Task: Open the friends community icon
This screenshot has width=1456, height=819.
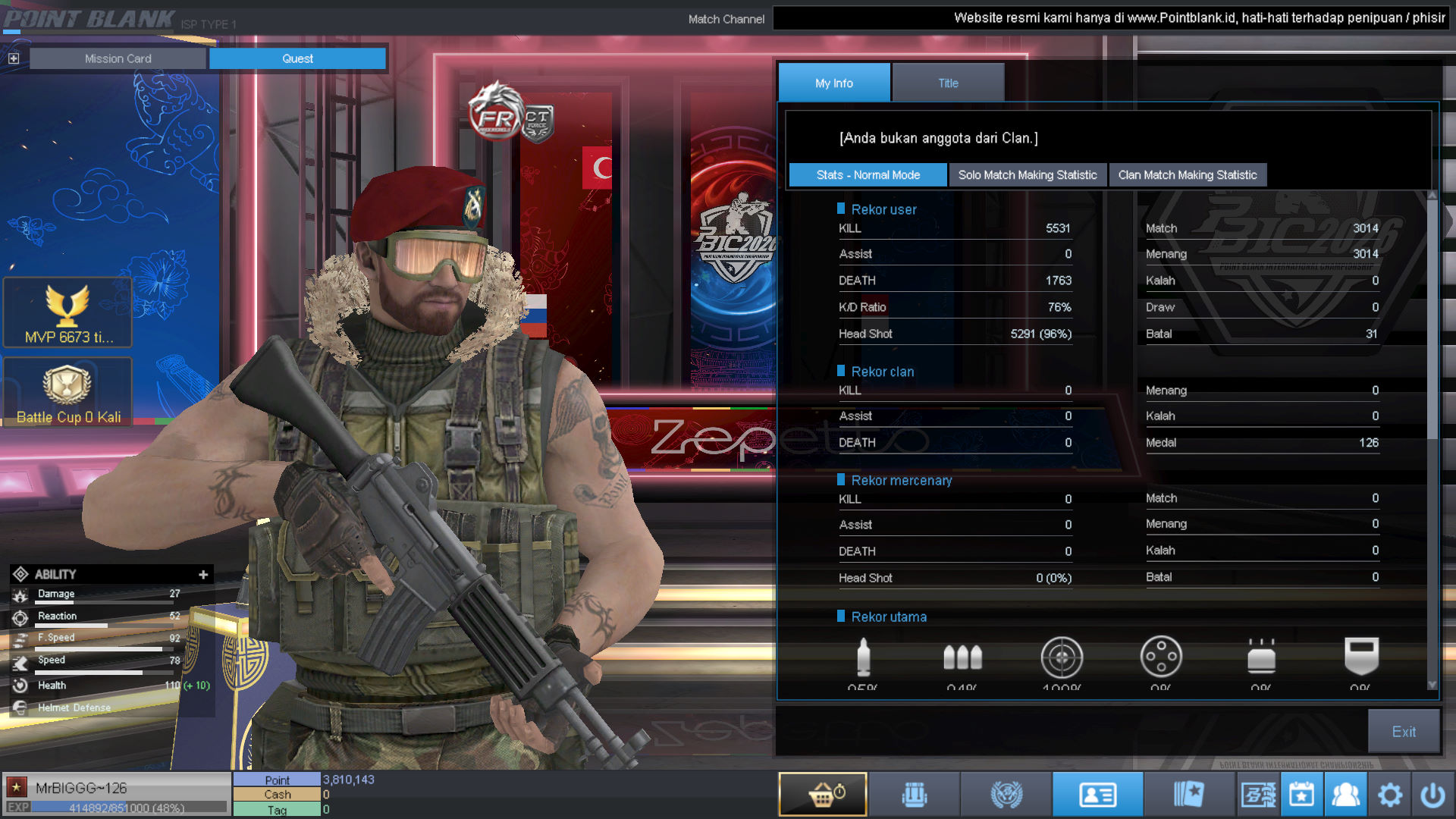Action: (x=1345, y=795)
